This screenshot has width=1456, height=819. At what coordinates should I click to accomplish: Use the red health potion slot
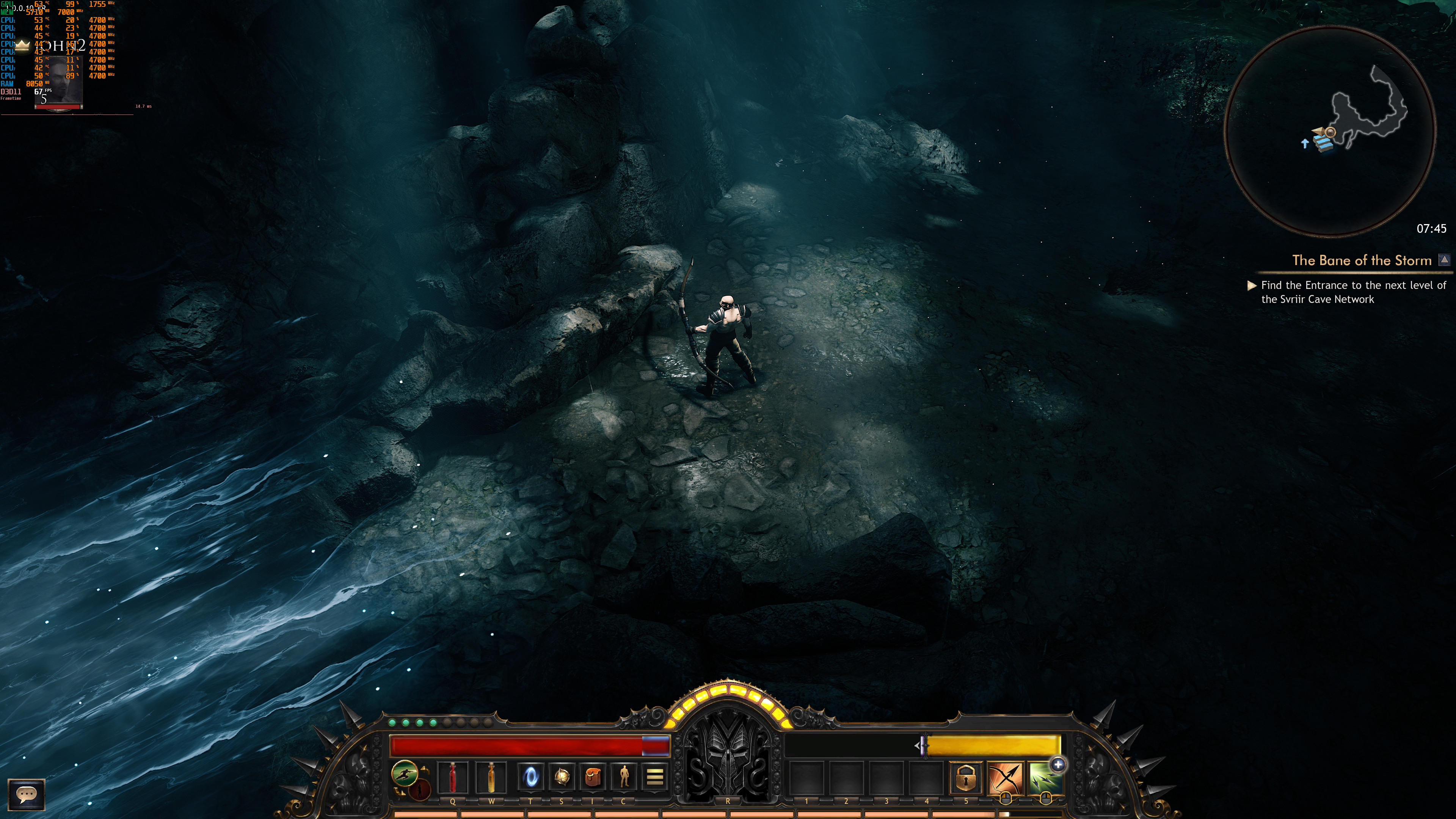tap(453, 777)
